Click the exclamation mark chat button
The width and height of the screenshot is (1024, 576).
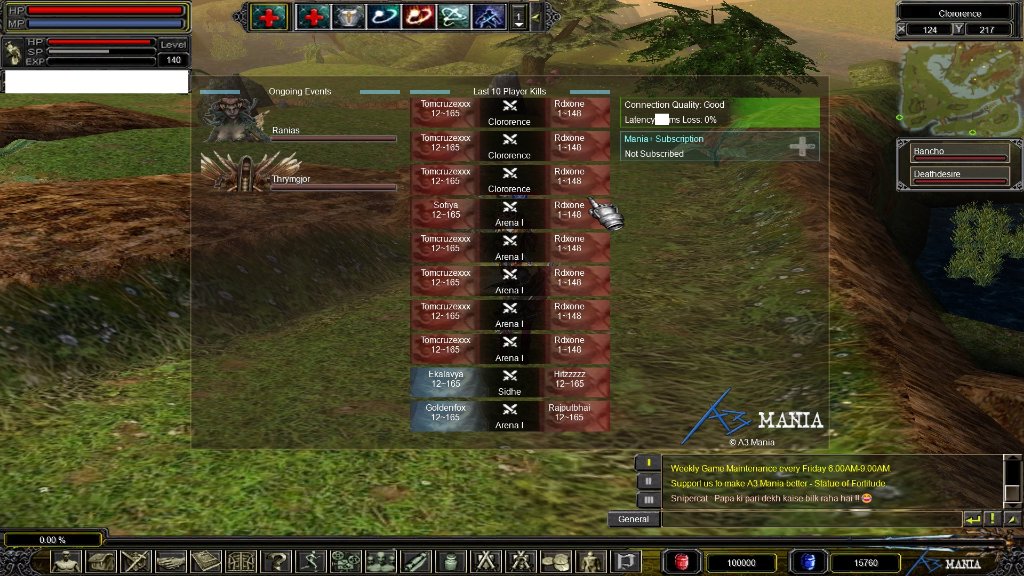click(x=992, y=519)
